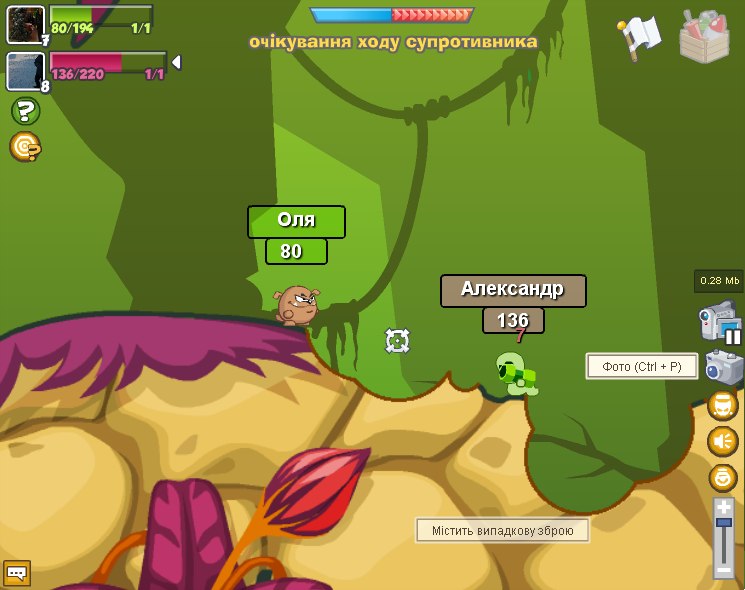
Task: Toggle the speaker sound button
Action: (722, 441)
